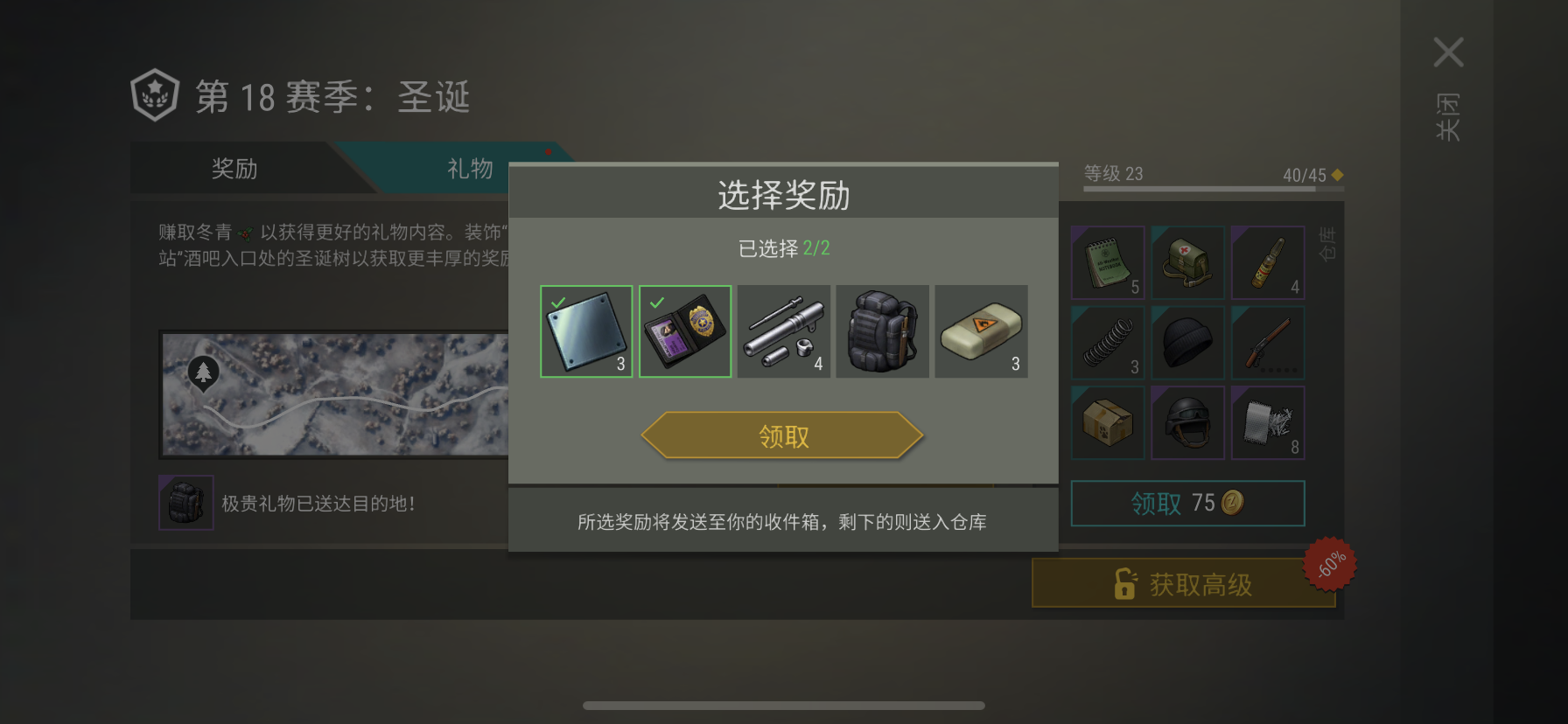Open the weather notebook in the warehouse grid
The height and width of the screenshot is (724, 1568).
(1107, 262)
